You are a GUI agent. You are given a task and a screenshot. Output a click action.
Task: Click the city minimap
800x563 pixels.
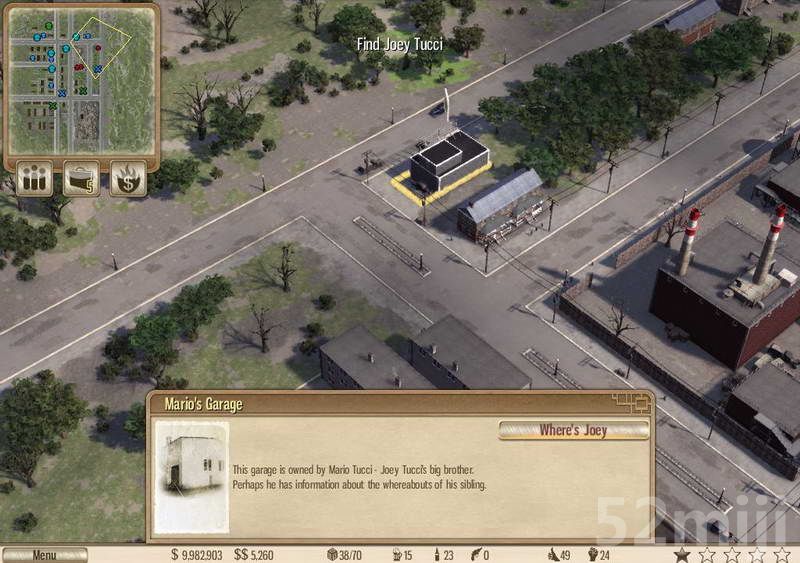click(x=81, y=80)
